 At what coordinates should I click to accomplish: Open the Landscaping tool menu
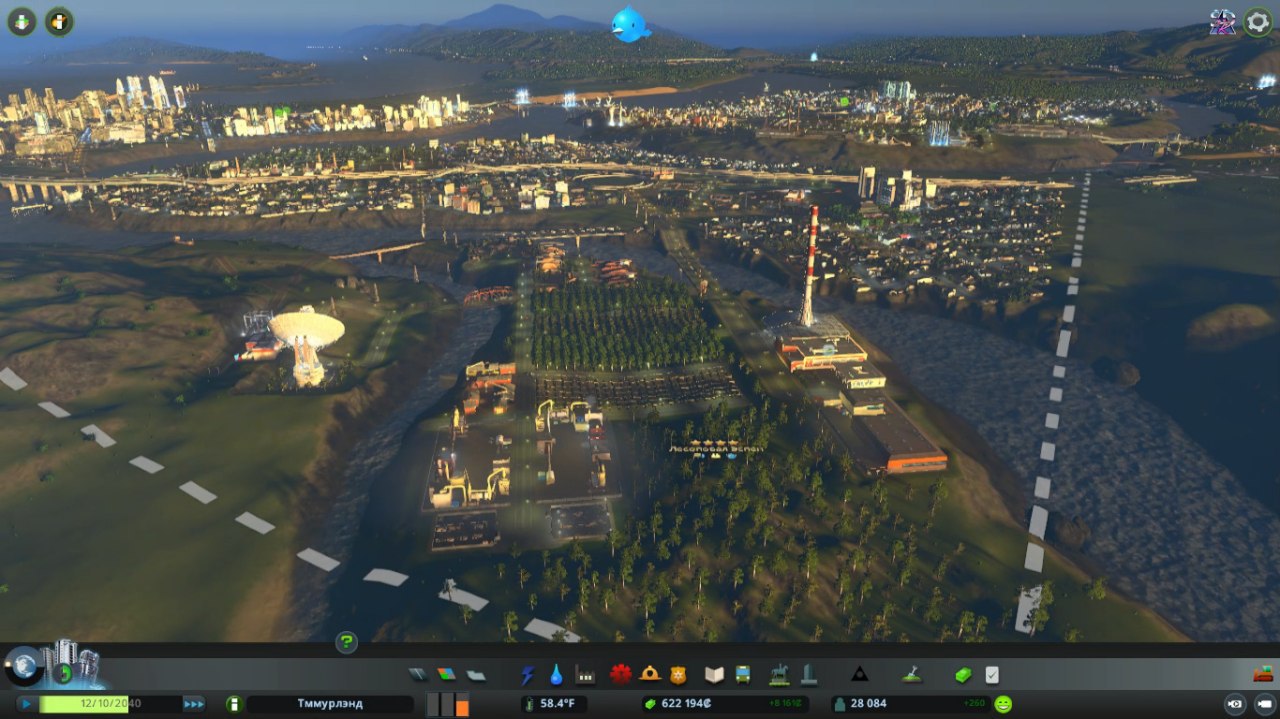[x=911, y=675]
